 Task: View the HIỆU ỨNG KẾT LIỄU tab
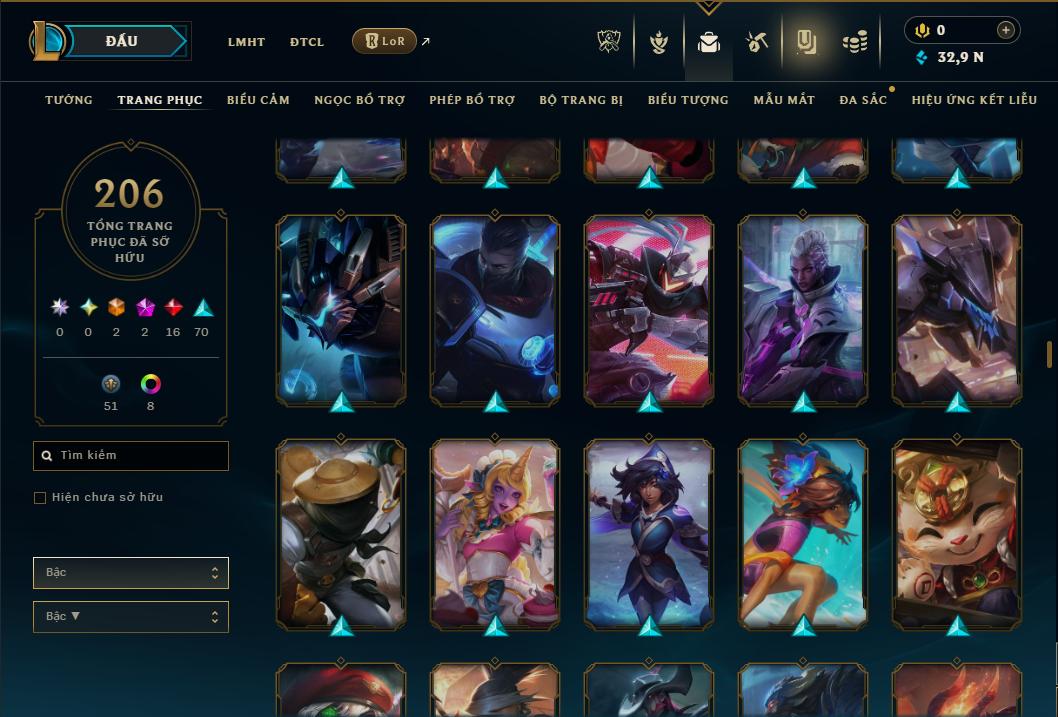tap(974, 100)
